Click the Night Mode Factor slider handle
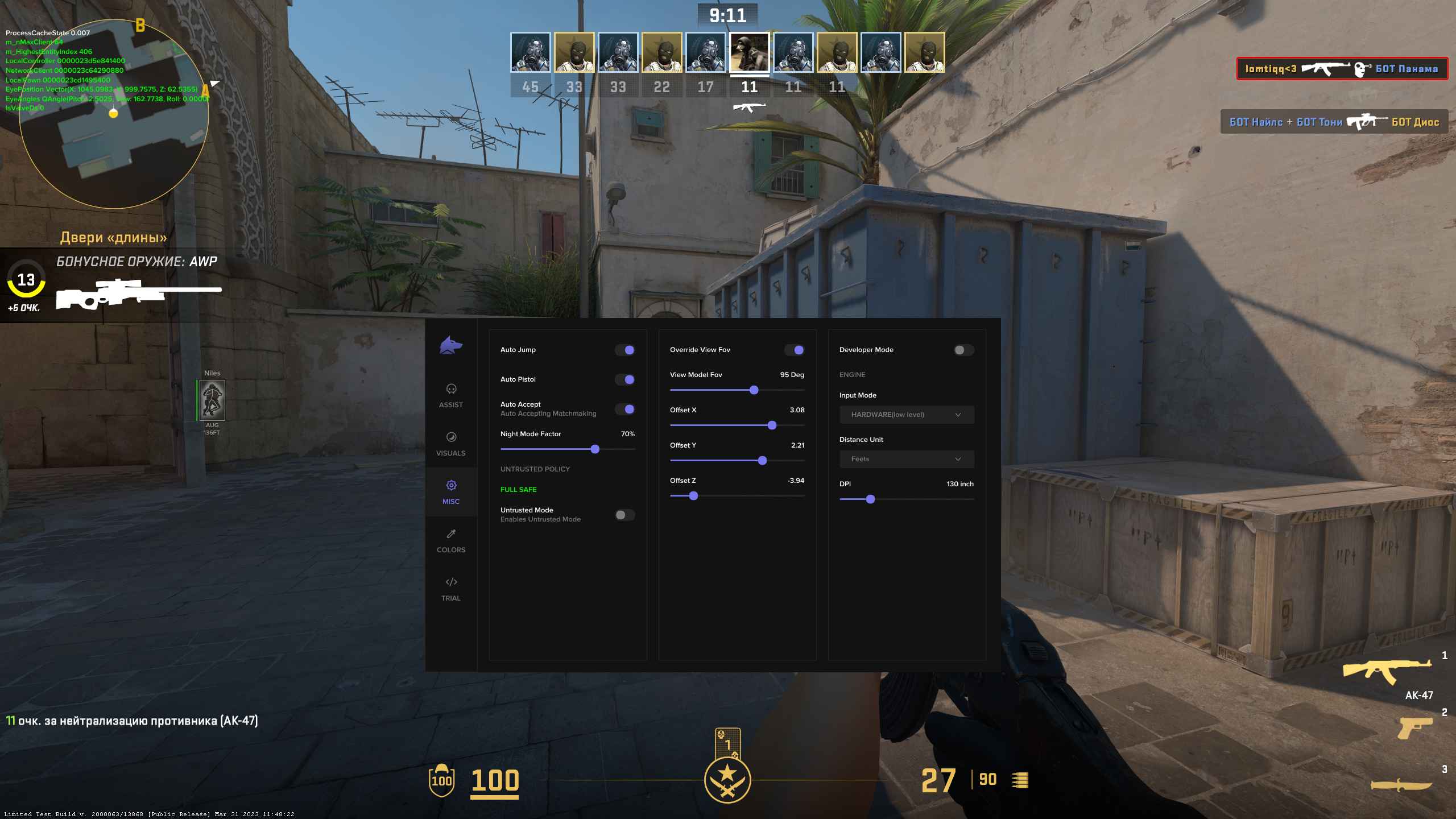The image size is (1456, 819). point(595,449)
